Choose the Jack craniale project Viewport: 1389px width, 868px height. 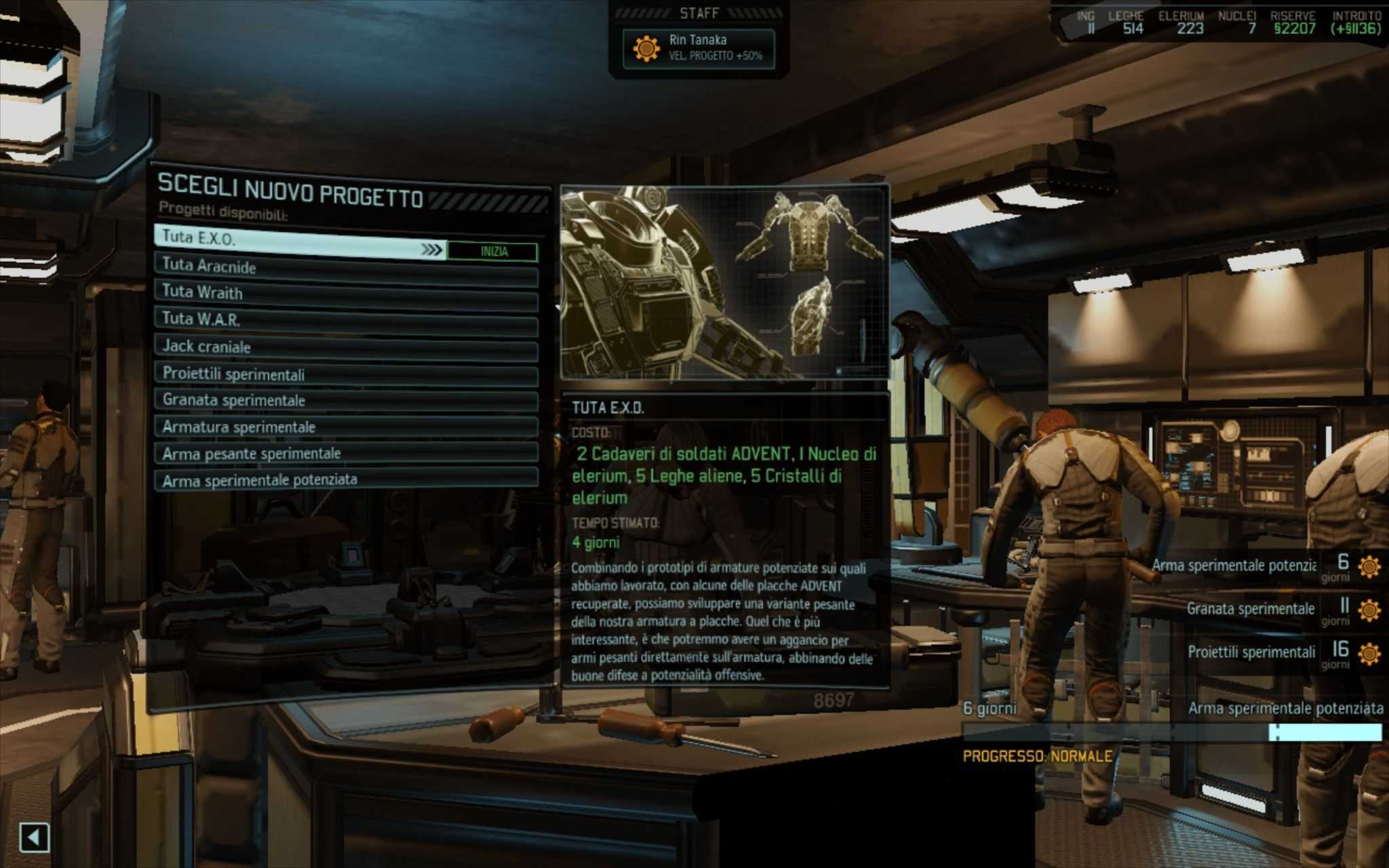(346, 349)
